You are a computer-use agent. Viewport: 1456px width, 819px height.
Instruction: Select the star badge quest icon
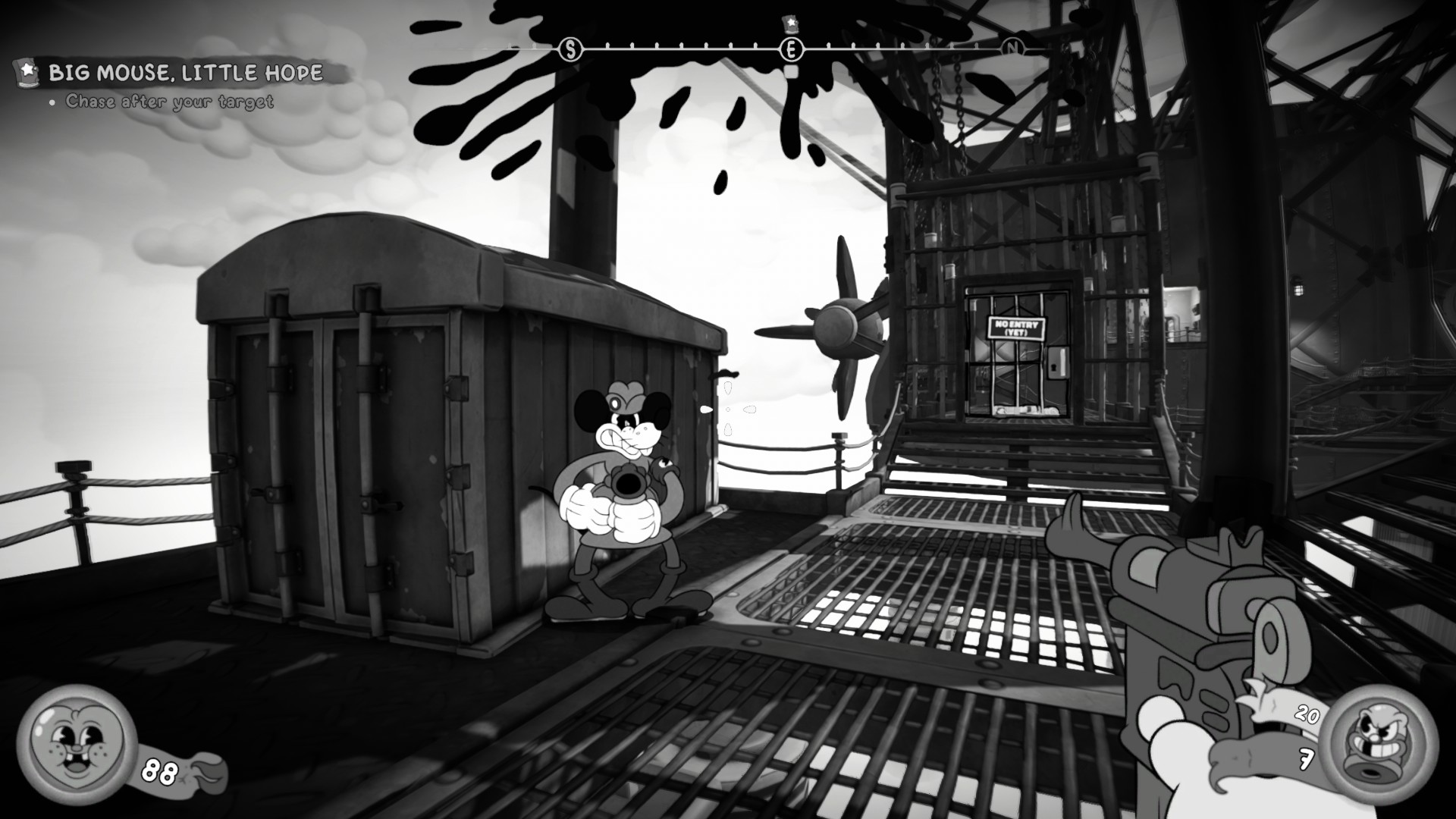[x=27, y=72]
